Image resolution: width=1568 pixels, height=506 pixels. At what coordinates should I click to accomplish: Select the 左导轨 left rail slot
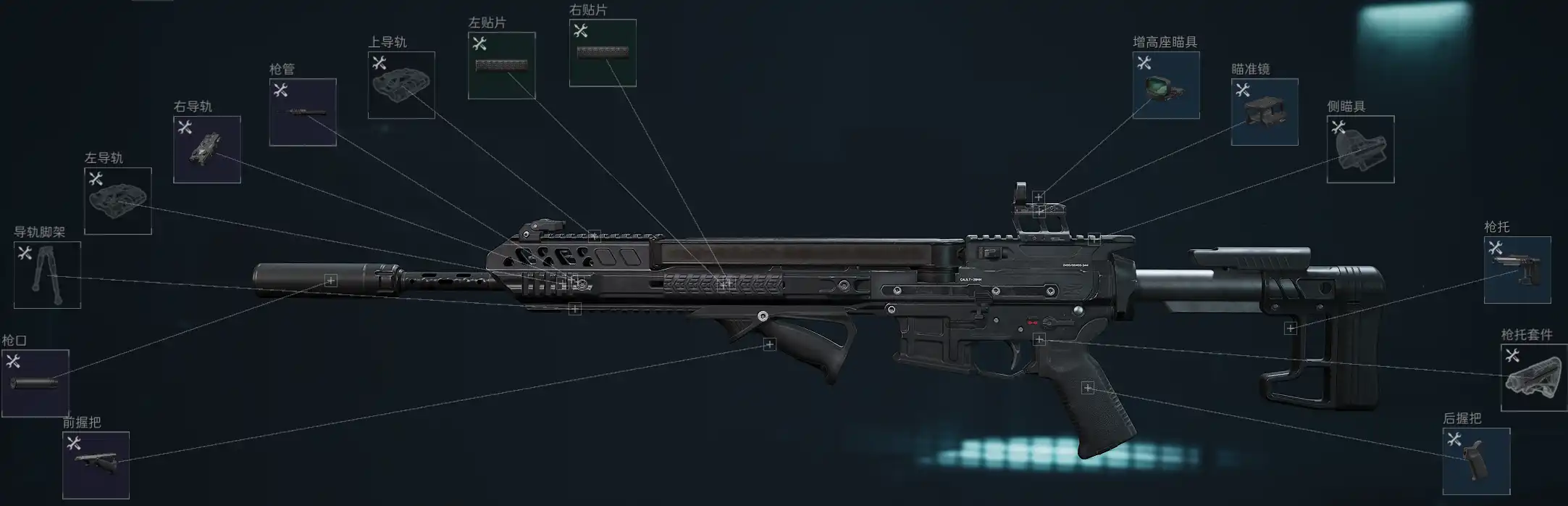click(x=117, y=201)
